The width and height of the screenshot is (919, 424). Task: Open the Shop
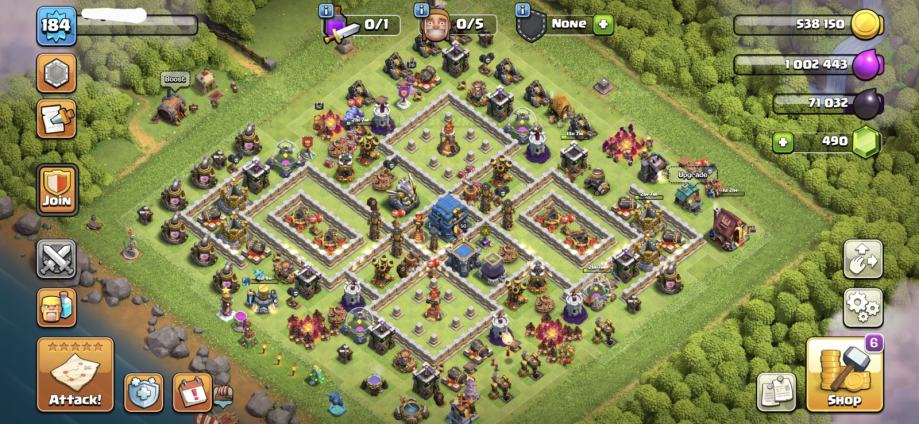pos(845,375)
